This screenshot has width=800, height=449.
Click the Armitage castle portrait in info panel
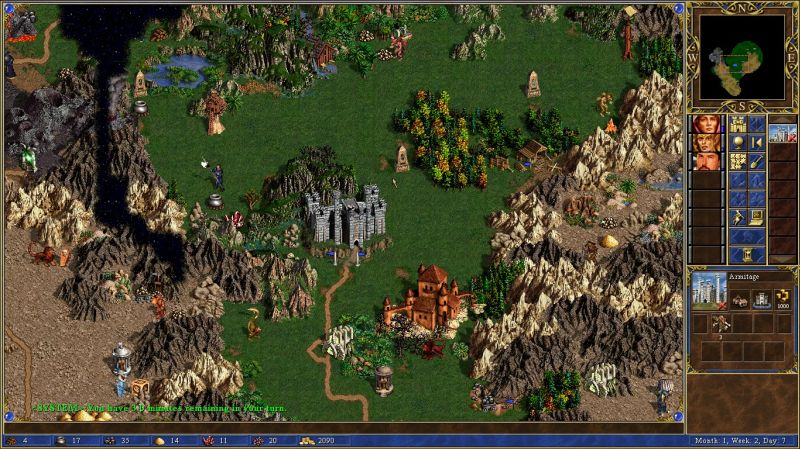tap(709, 290)
